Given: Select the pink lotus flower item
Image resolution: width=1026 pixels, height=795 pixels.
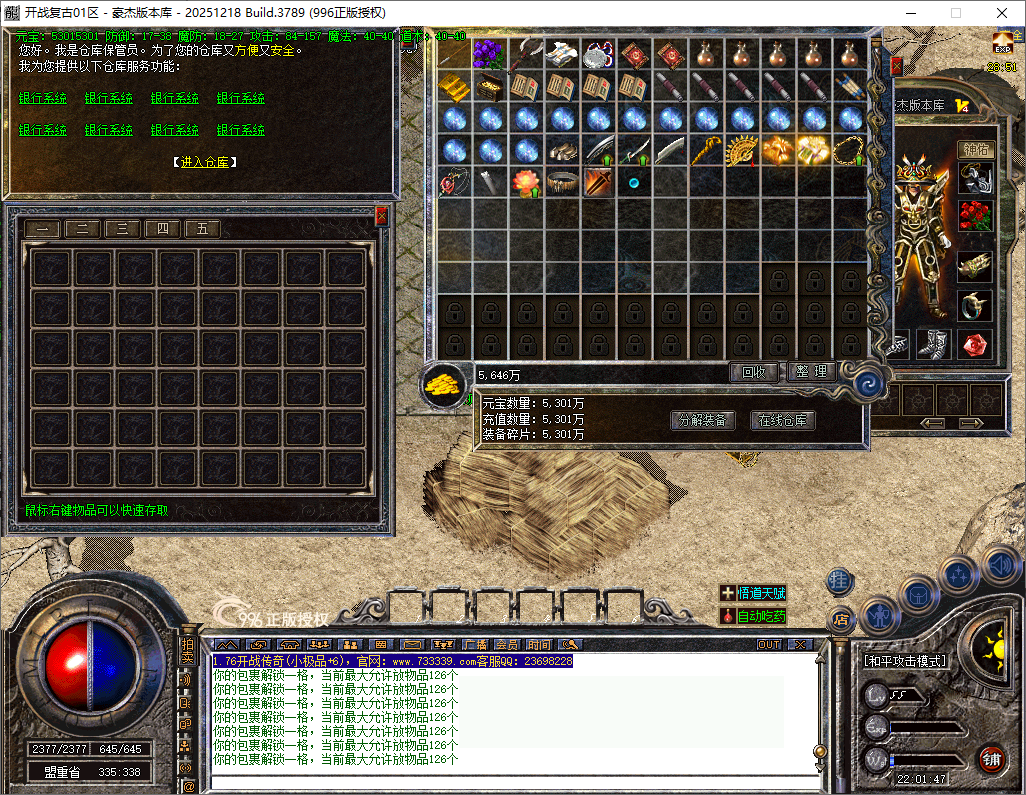Looking at the screenshot, I should [x=525, y=183].
